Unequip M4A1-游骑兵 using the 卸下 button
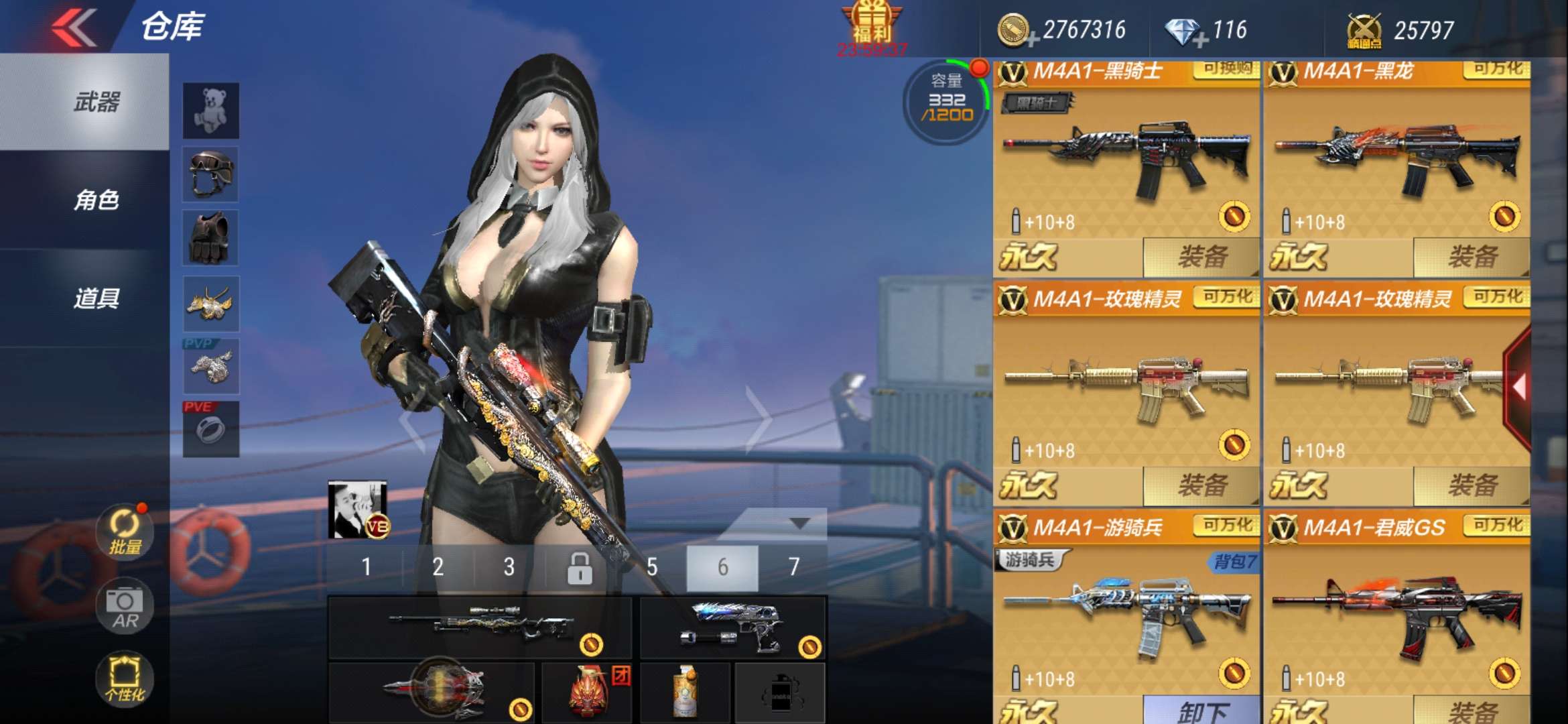Image resolution: width=1568 pixels, height=724 pixels. (1201, 711)
